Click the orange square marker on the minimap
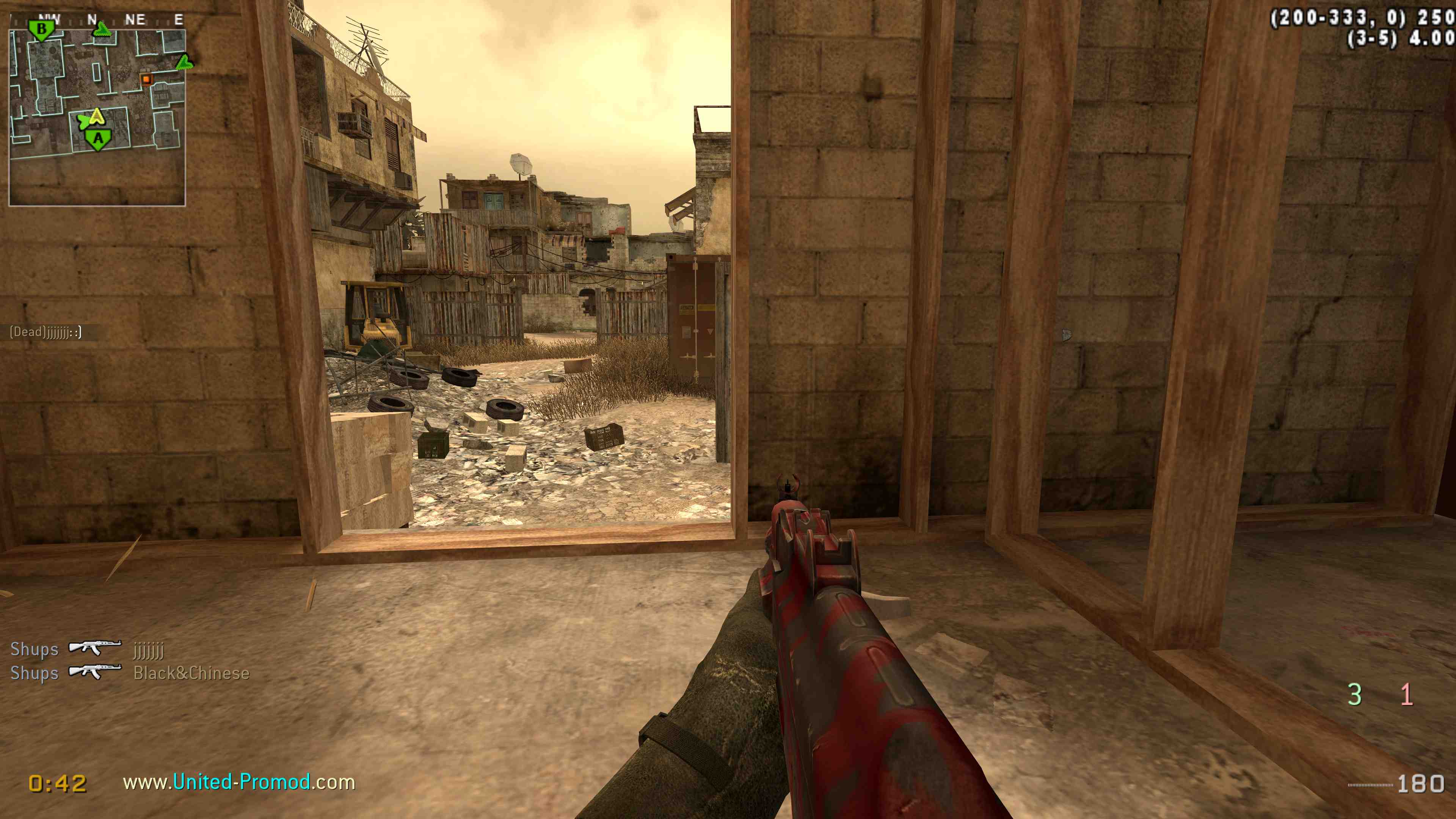This screenshot has height=819, width=1456. coord(146,79)
